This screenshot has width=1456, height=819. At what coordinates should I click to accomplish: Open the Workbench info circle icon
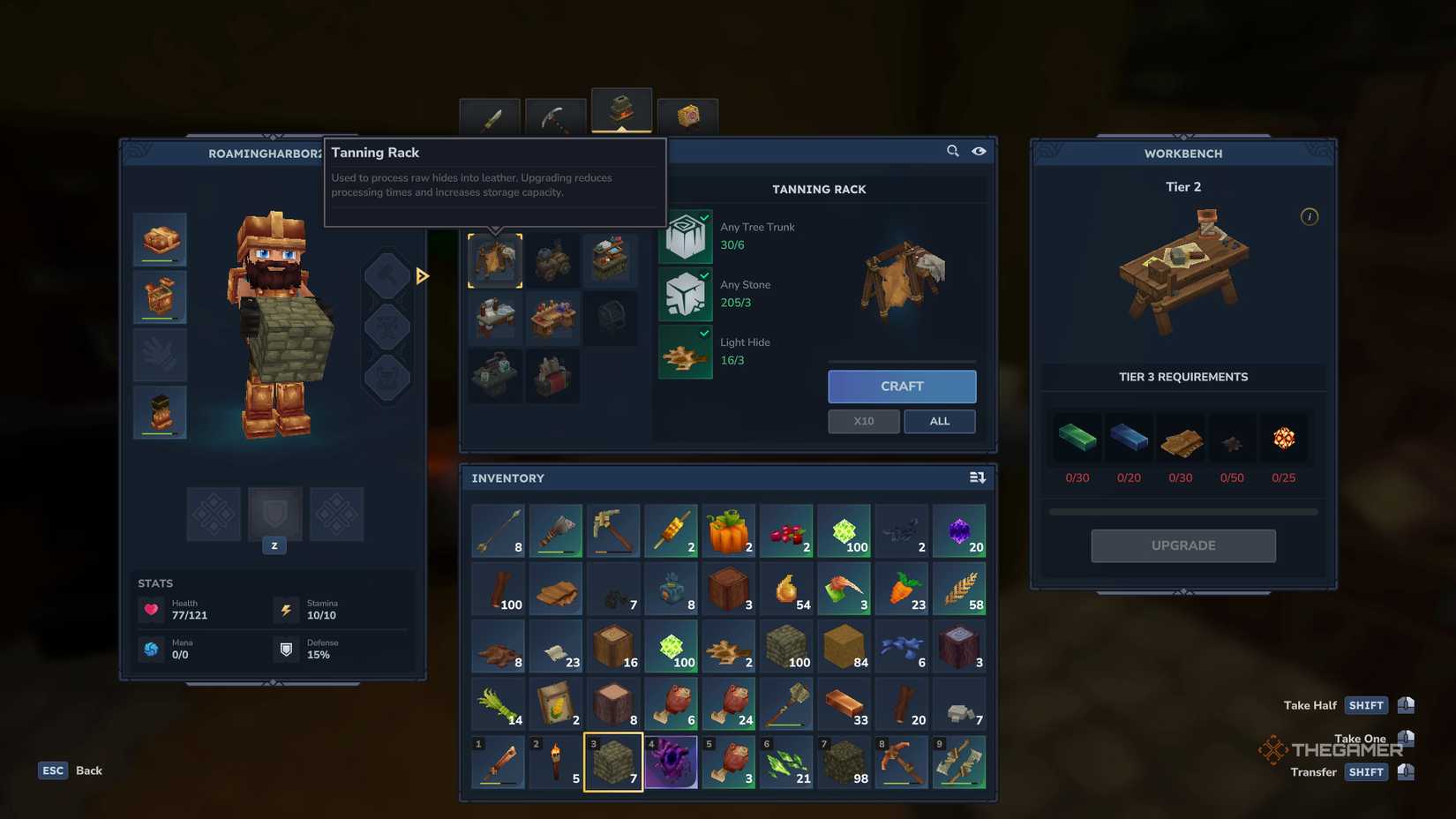1310,216
